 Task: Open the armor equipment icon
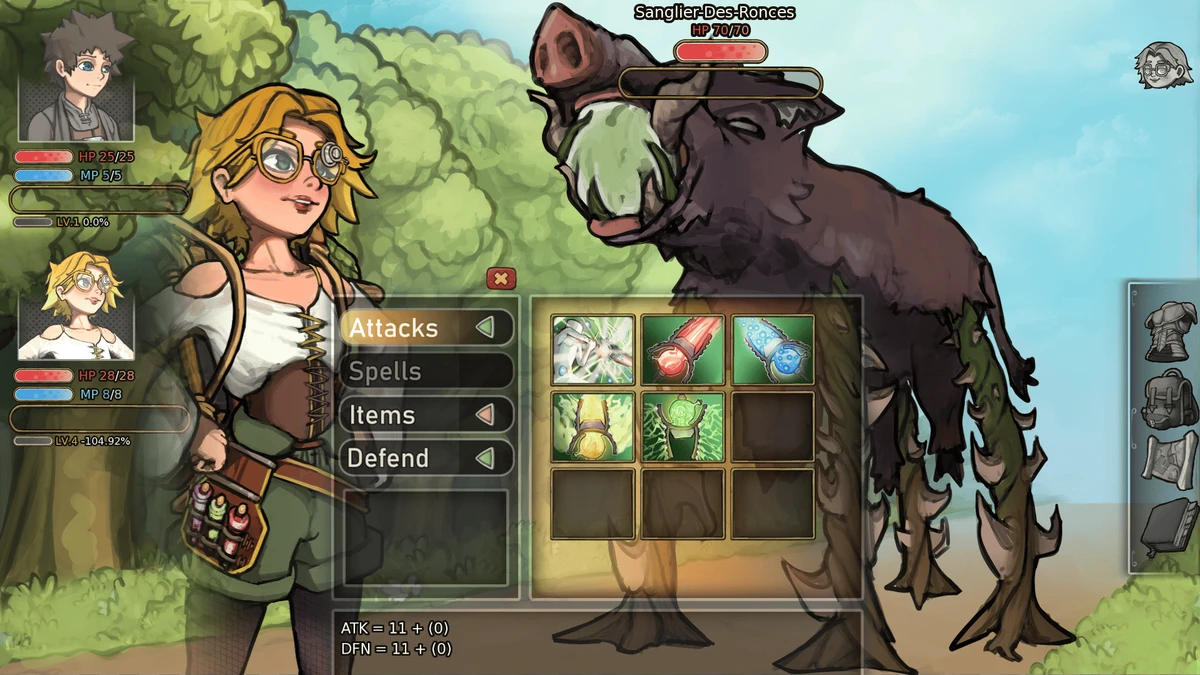tap(1166, 330)
